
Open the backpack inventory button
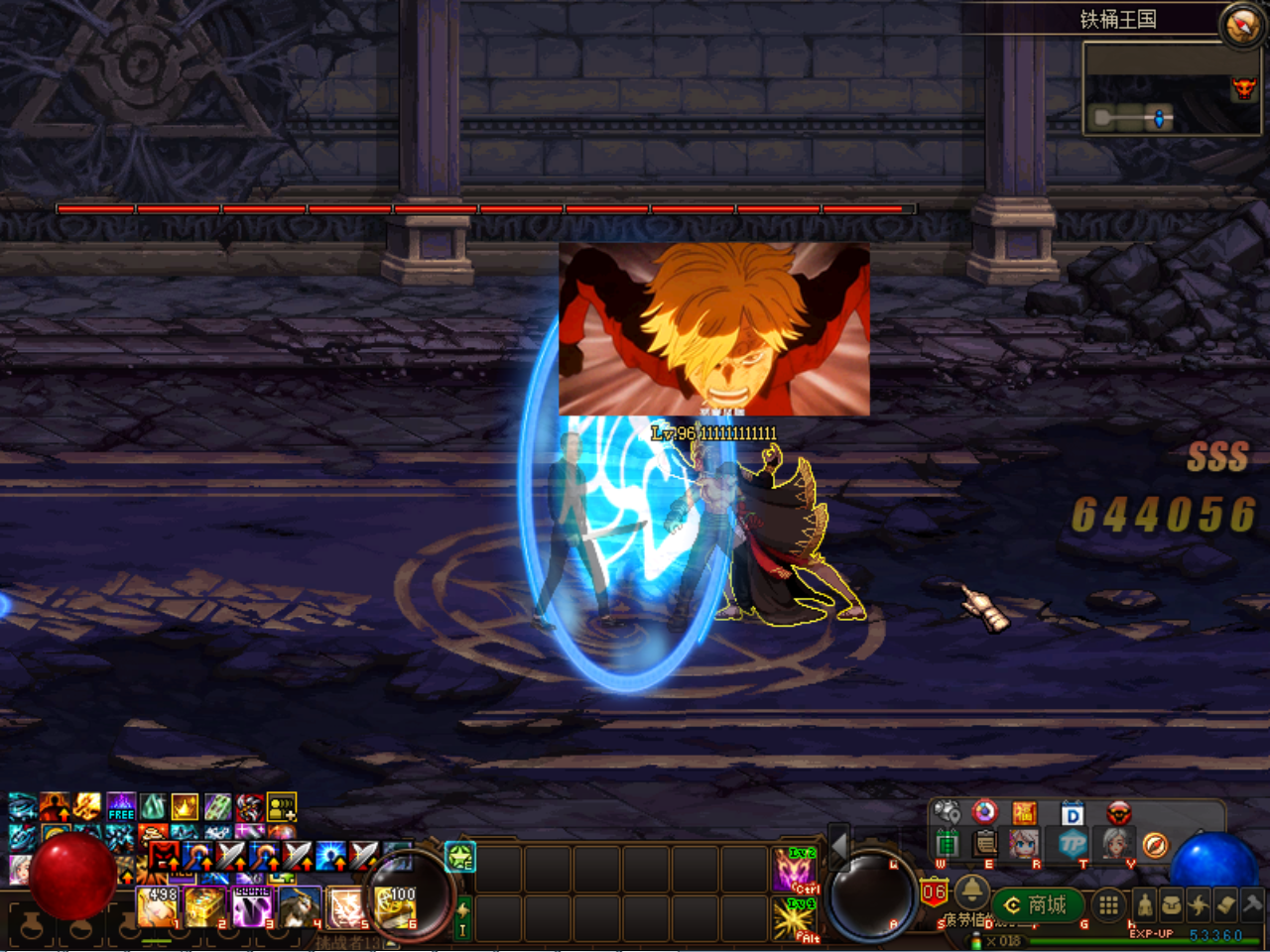(1172, 904)
